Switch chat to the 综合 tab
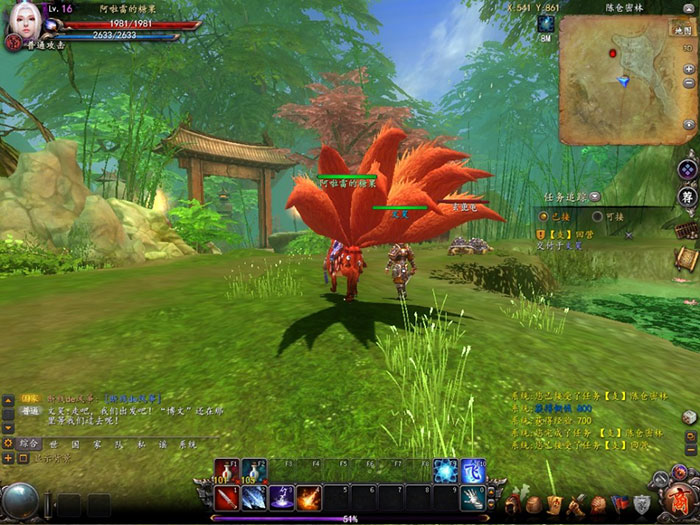The width and height of the screenshot is (700, 525). click(29, 443)
